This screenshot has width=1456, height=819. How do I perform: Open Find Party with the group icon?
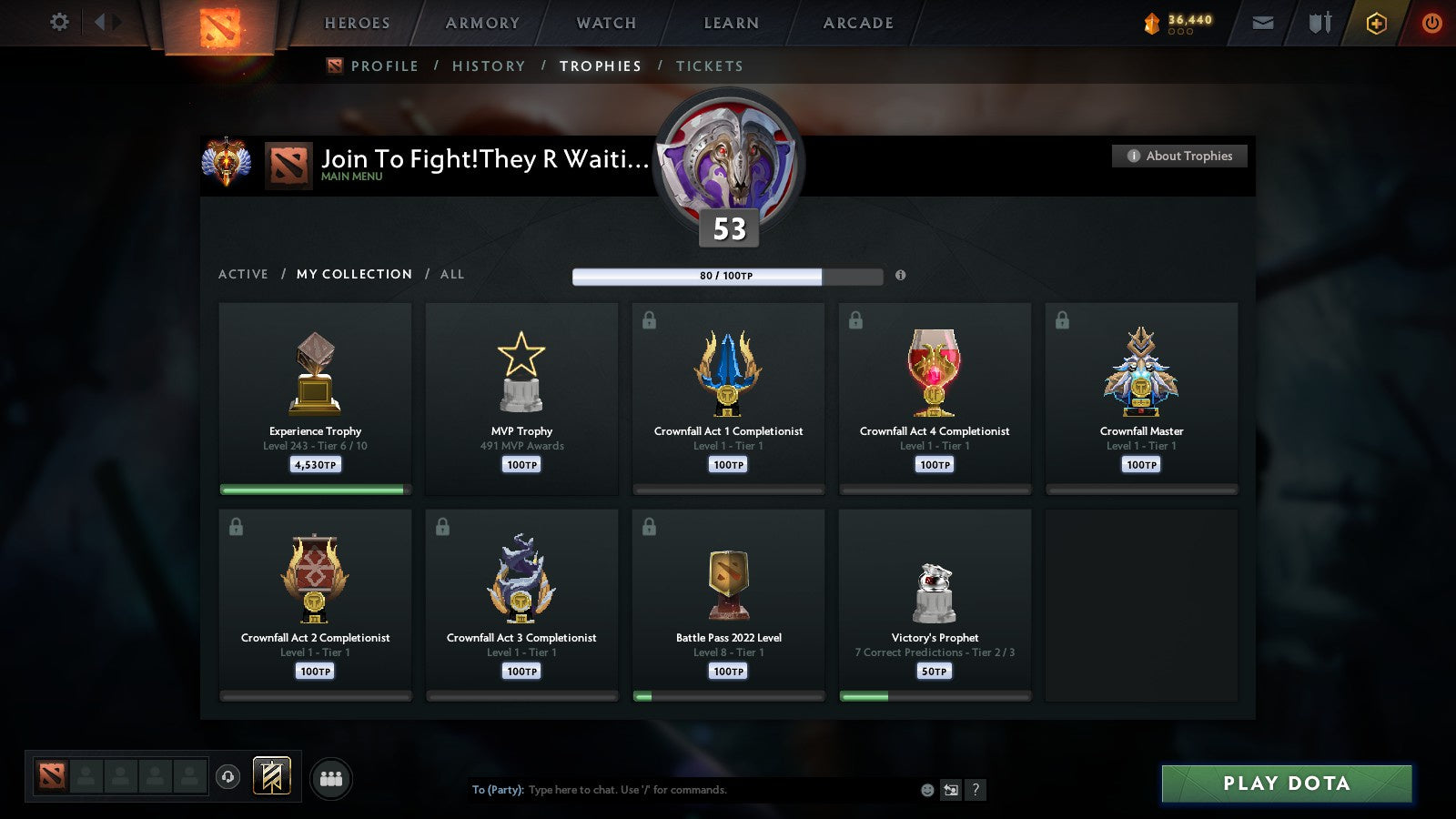tap(331, 775)
